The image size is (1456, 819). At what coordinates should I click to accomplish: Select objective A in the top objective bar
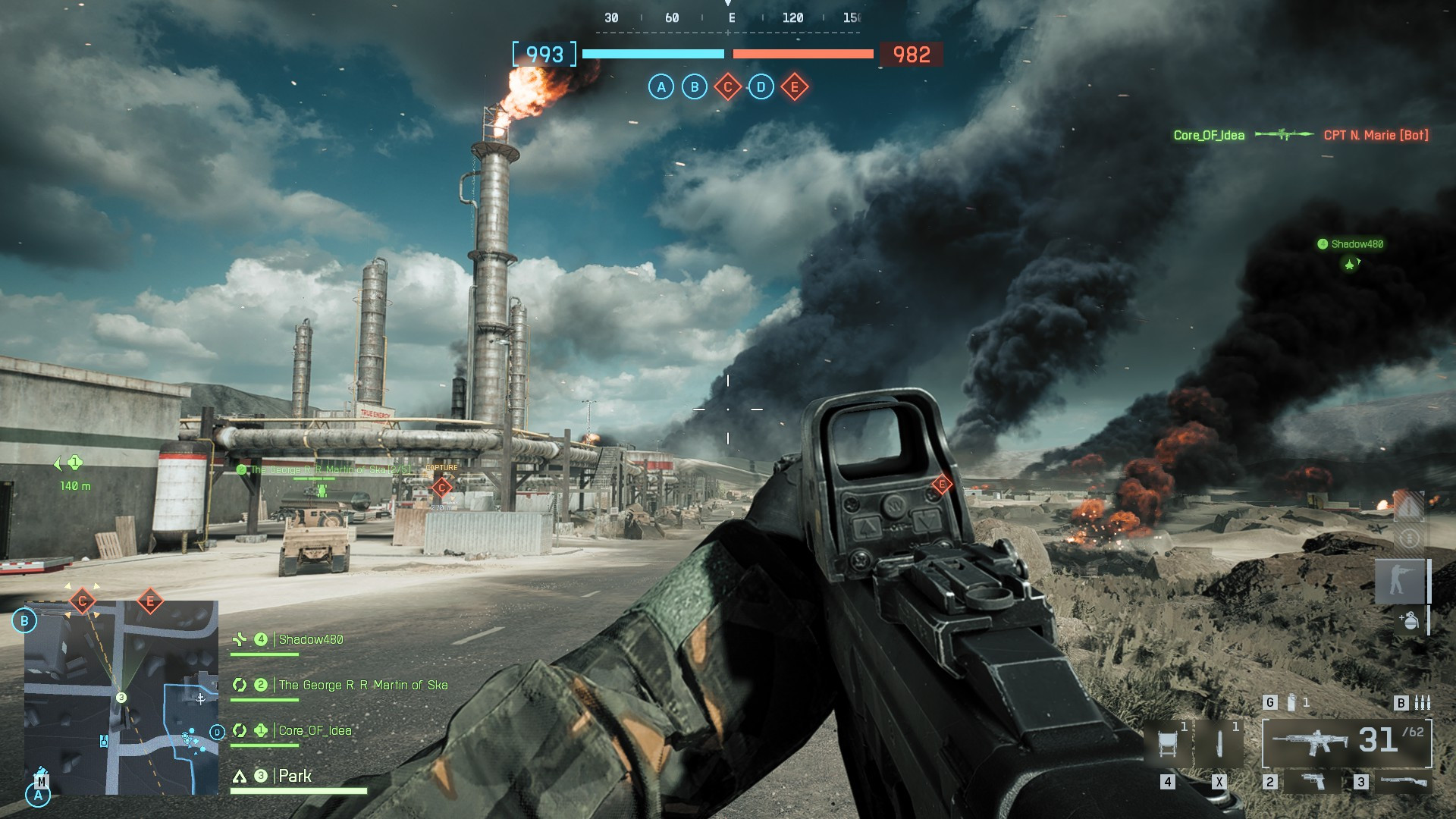pyautogui.click(x=660, y=88)
